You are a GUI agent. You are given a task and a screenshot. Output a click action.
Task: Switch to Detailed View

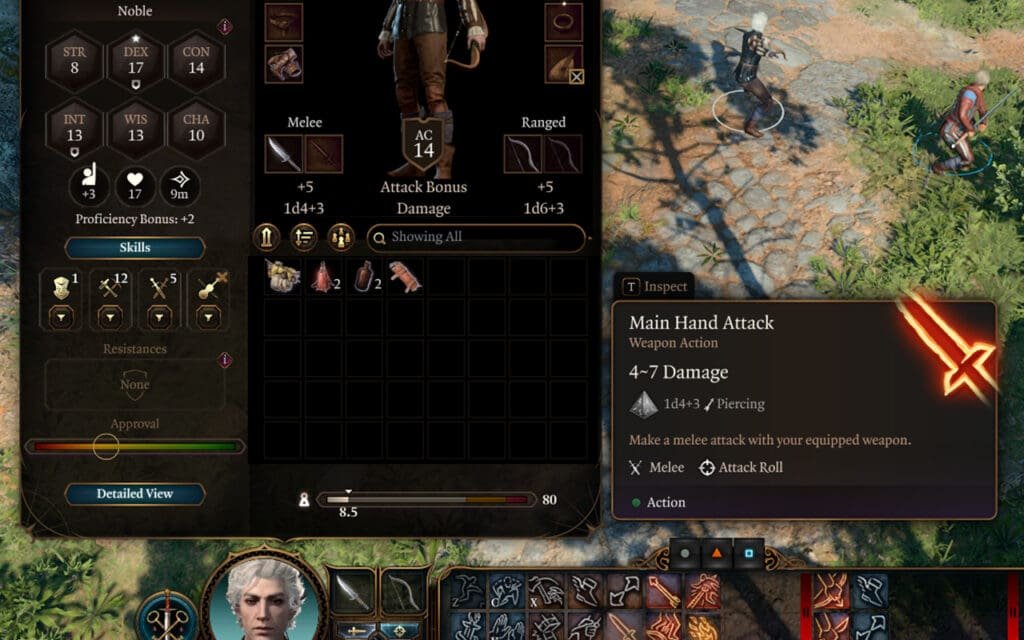click(135, 494)
